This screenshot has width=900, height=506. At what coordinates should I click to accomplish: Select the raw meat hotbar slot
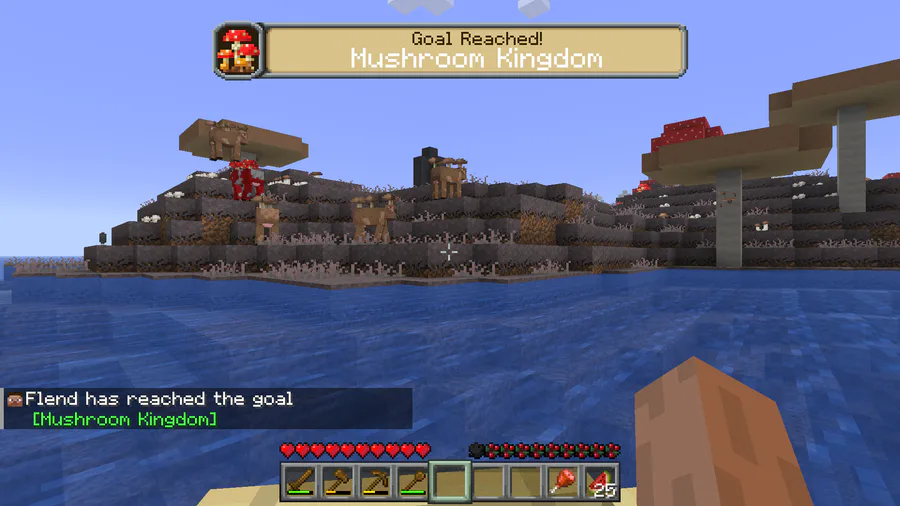coord(562,482)
